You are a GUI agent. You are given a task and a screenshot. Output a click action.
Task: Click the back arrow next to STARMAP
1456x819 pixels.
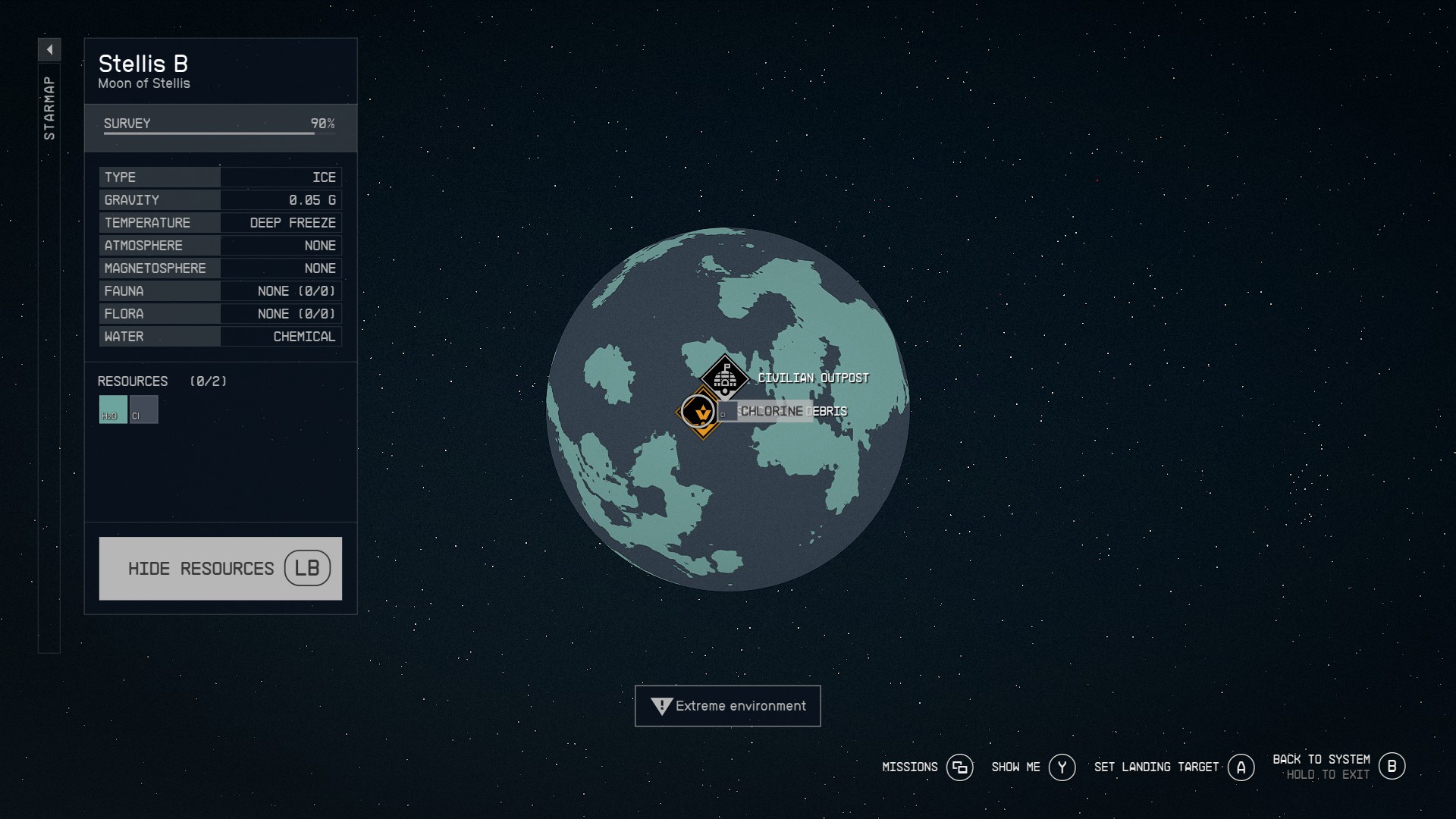[49, 49]
